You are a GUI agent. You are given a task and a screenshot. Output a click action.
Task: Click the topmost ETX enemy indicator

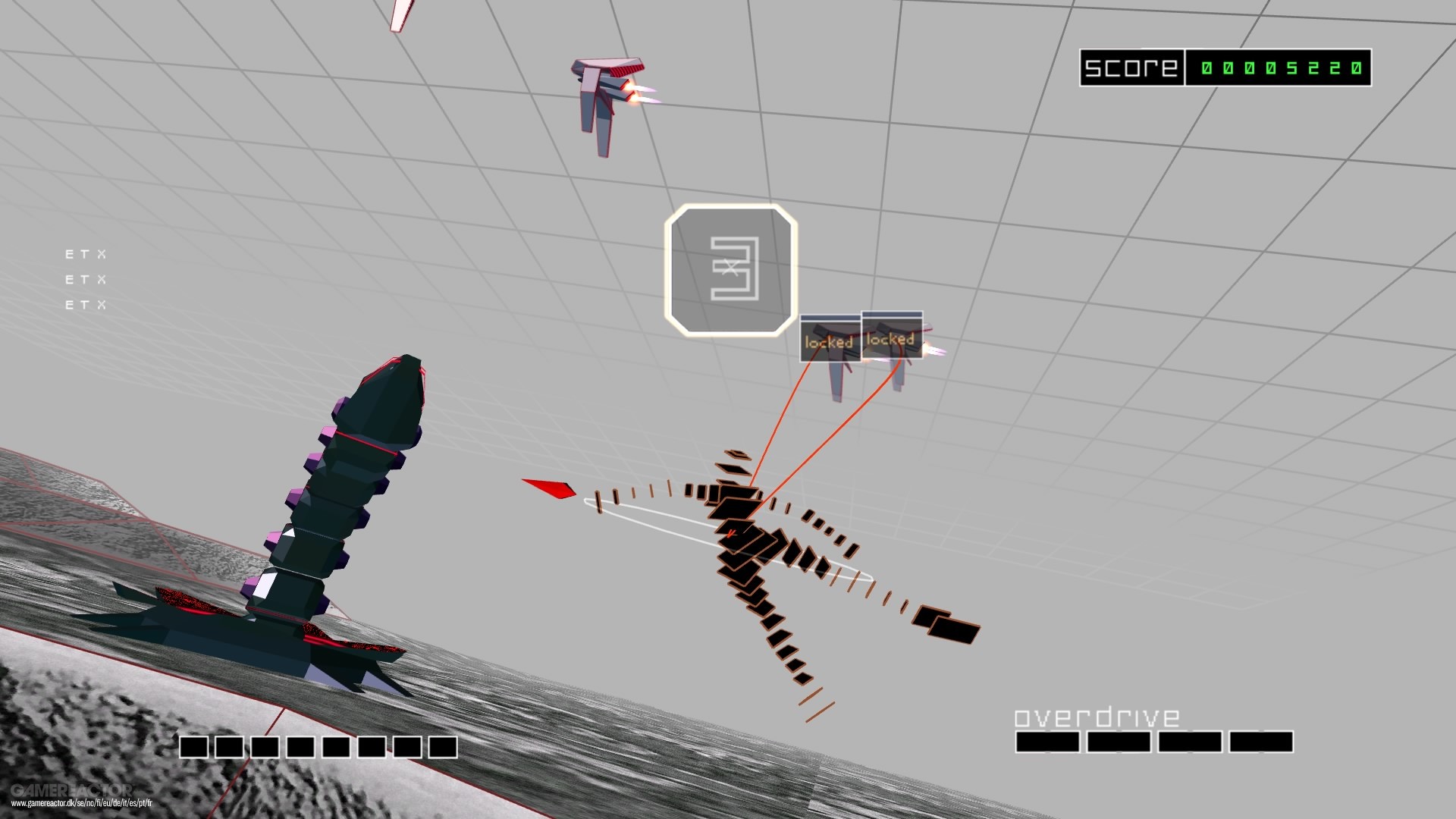(85, 255)
